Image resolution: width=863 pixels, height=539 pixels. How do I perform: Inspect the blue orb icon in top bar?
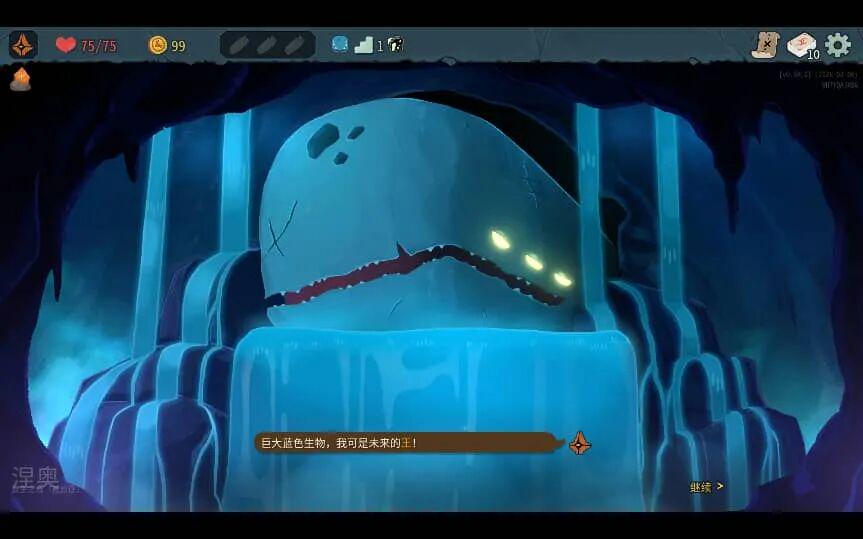pyautogui.click(x=340, y=45)
